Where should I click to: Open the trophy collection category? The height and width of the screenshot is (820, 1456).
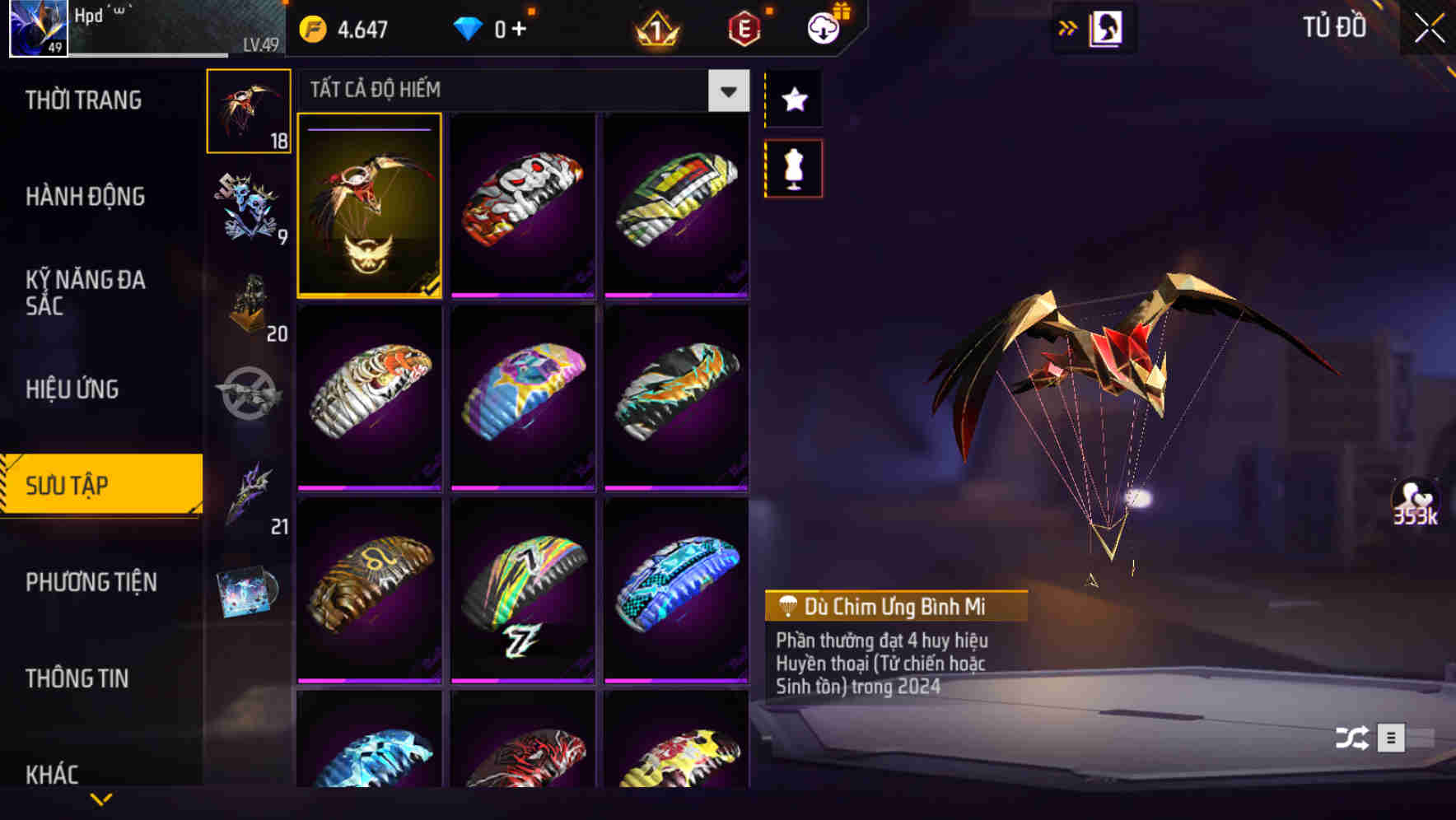click(x=249, y=305)
